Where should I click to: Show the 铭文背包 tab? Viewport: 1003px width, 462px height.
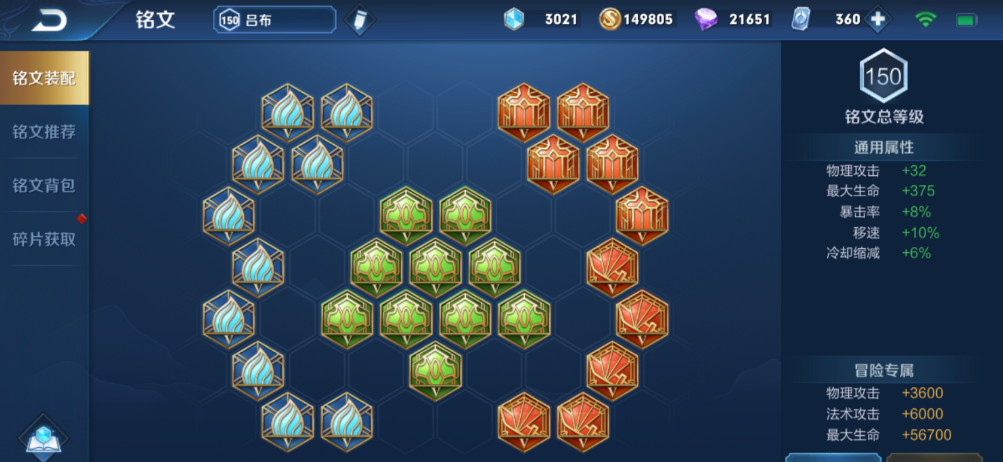pos(44,186)
